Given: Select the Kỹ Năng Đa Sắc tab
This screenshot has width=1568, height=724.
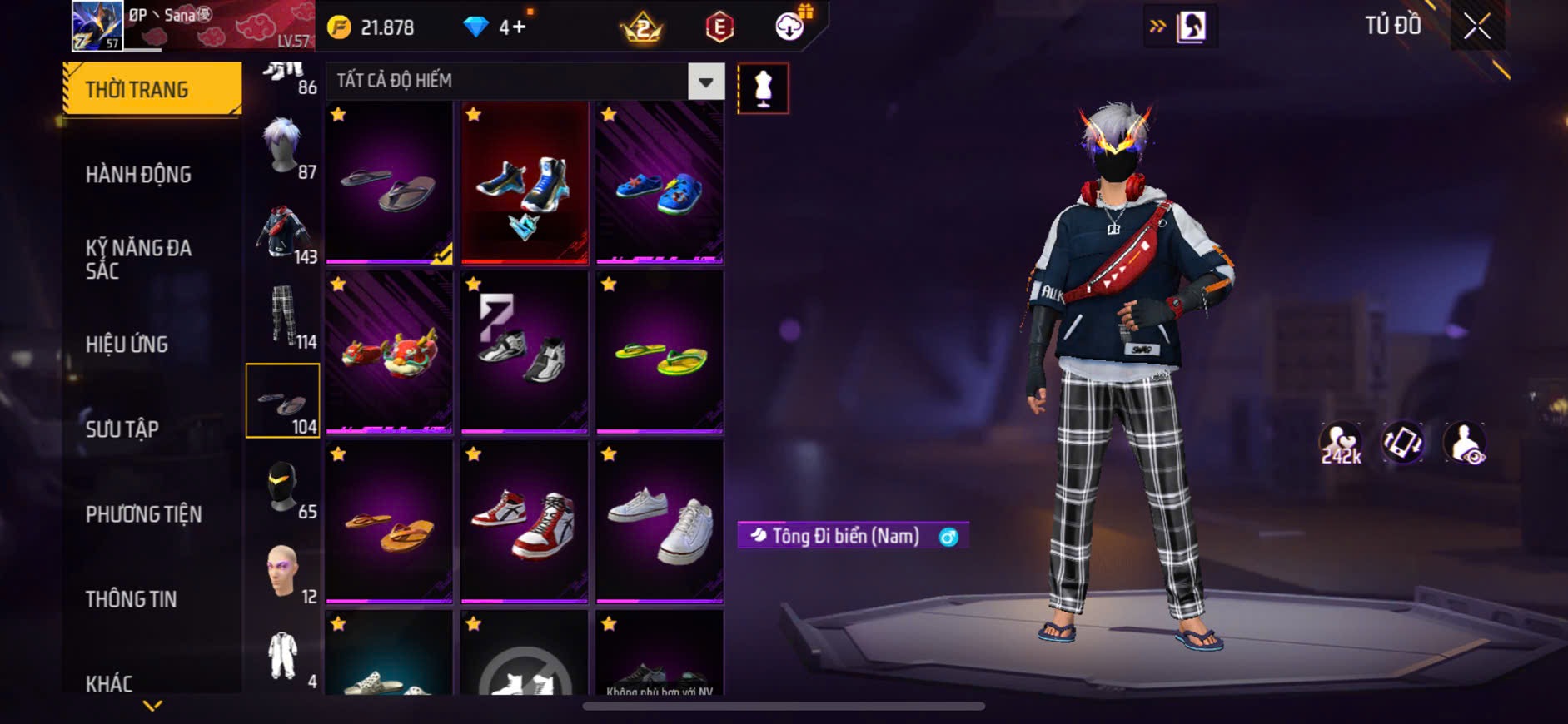Looking at the screenshot, I should 138,259.
